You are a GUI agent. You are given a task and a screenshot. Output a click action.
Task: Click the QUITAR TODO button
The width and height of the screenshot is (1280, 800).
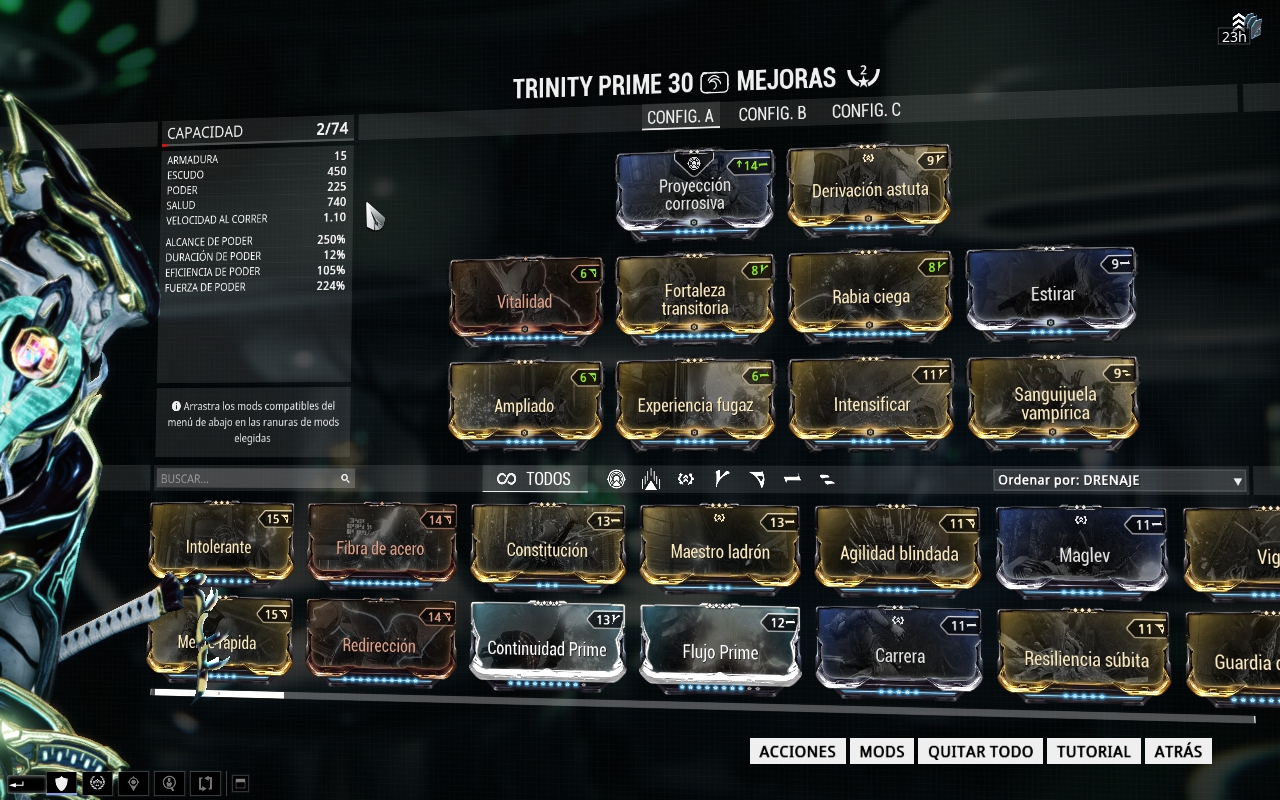(980, 751)
